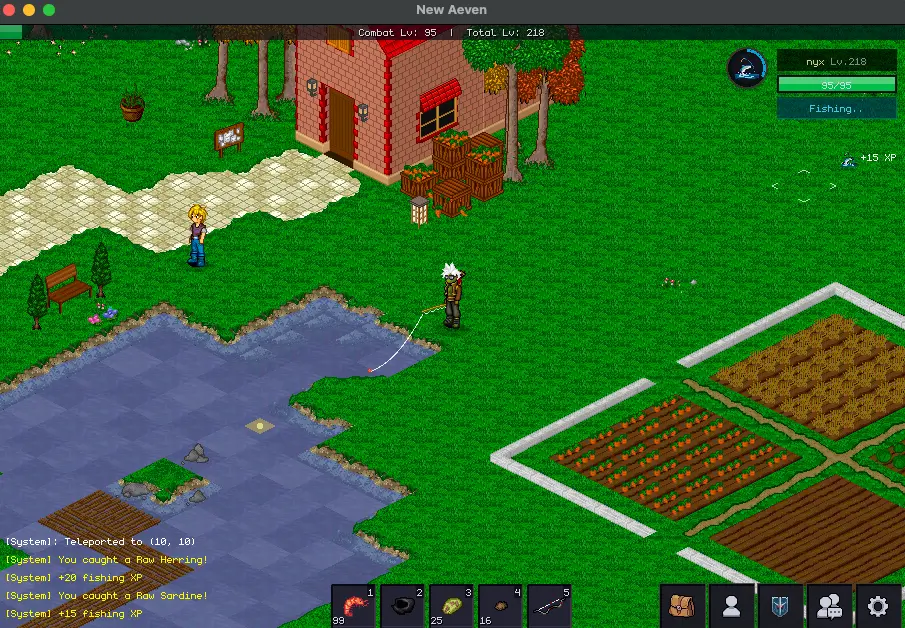Click the fishing skill circular icon
This screenshot has height=628, width=905.
pos(746,67)
